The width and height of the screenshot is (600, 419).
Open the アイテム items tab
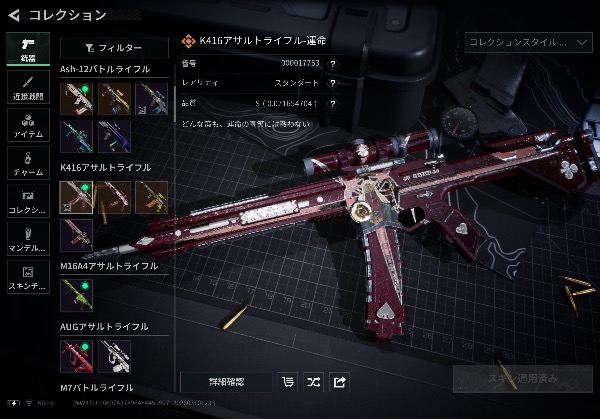27,124
